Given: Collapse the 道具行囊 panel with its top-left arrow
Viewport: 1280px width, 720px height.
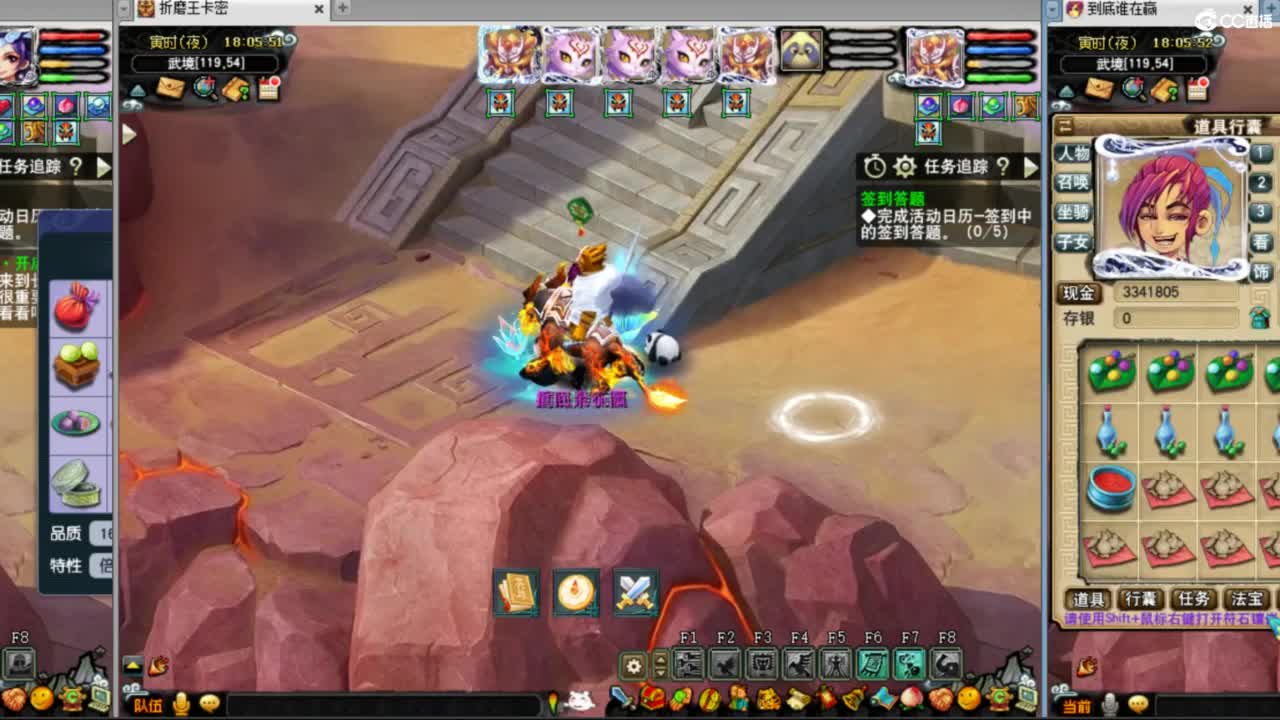Looking at the screenshot, I should point(1064,124).
